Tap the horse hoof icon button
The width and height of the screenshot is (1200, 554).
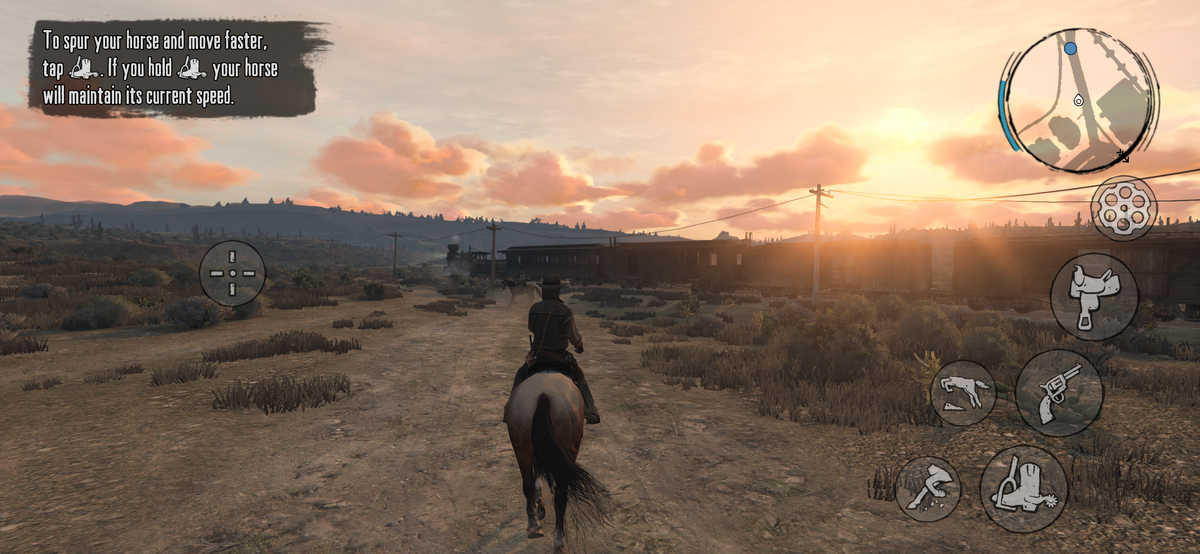[928, 489]
